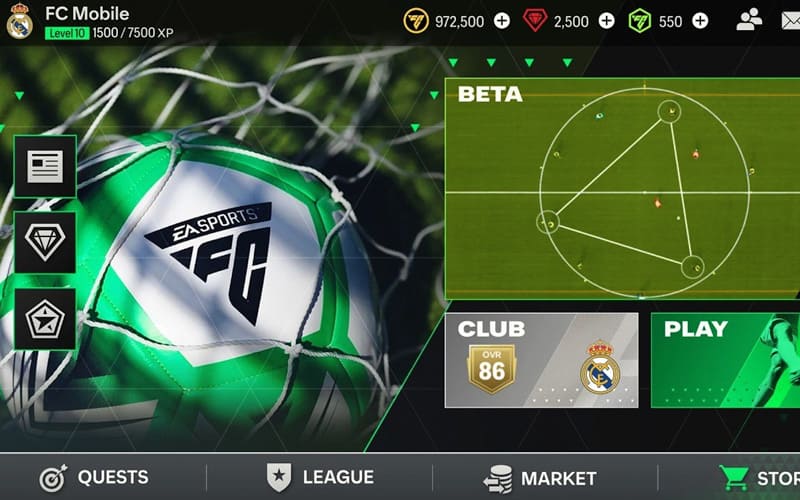800x500 pixels.
Task: Add more red gems with the plus button
Action: click(x=606, y=21)
